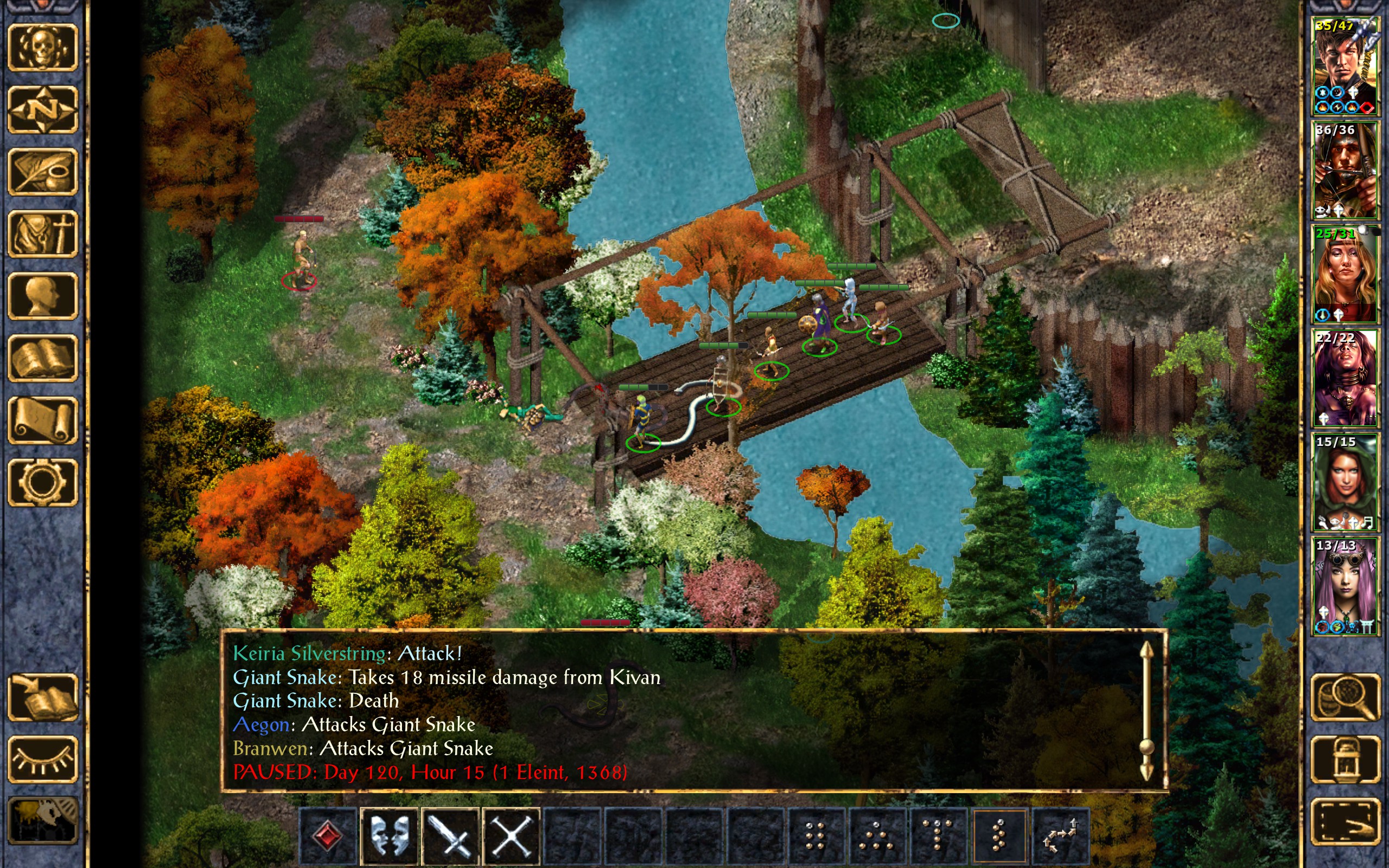The image size is (1389, 868).
Task: Click the golden skull button
Action: (42, 48)
